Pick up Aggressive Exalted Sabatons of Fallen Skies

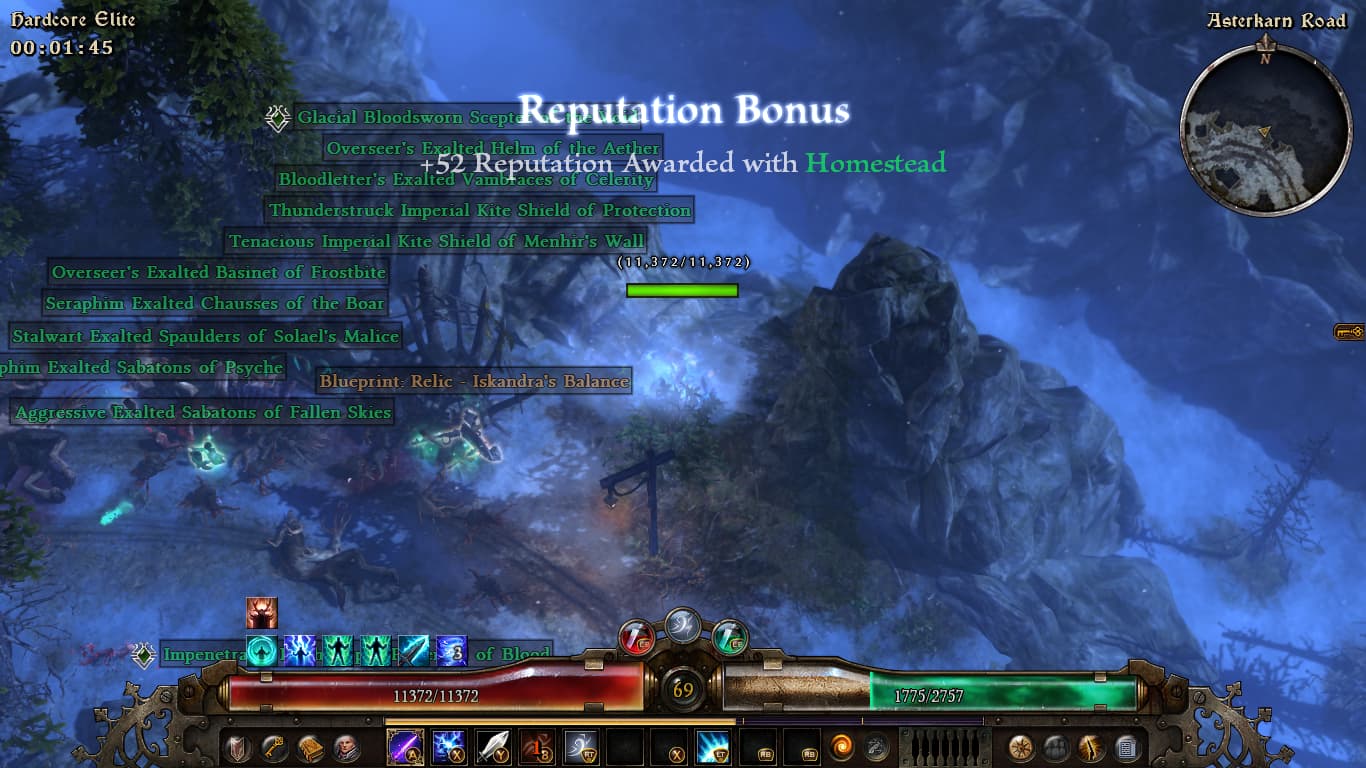click(x=203, y=412)
